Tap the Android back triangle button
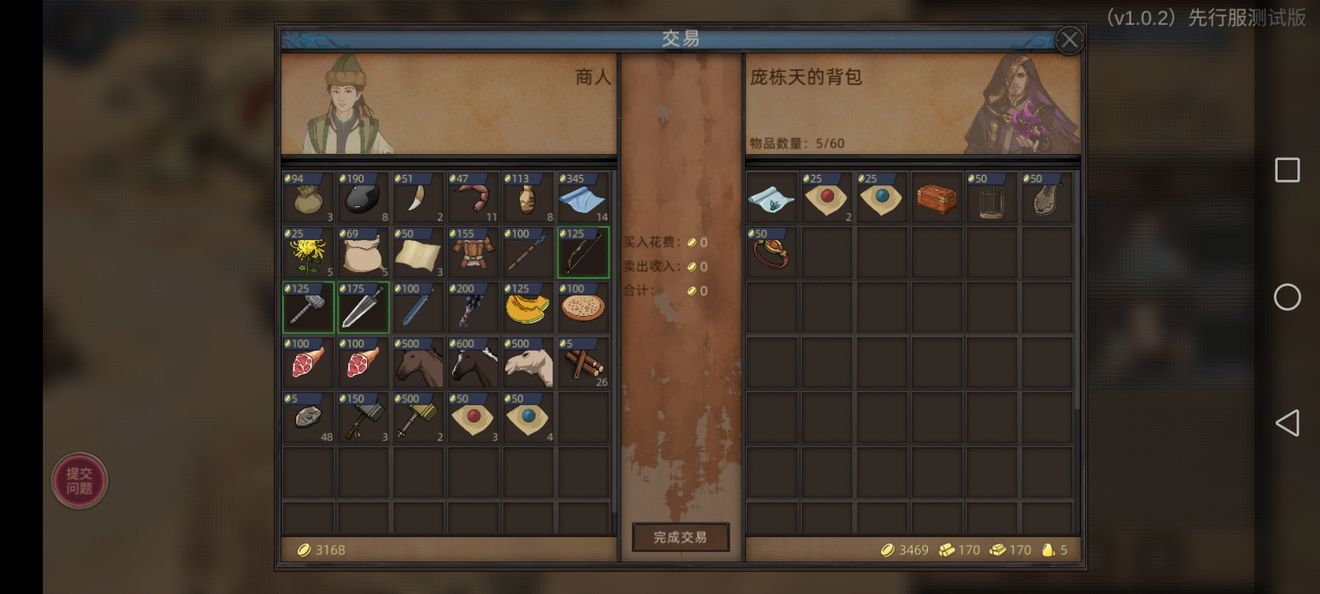Image resolution: width=1320 pixels, height=594 pixels. click(1286, 423)
